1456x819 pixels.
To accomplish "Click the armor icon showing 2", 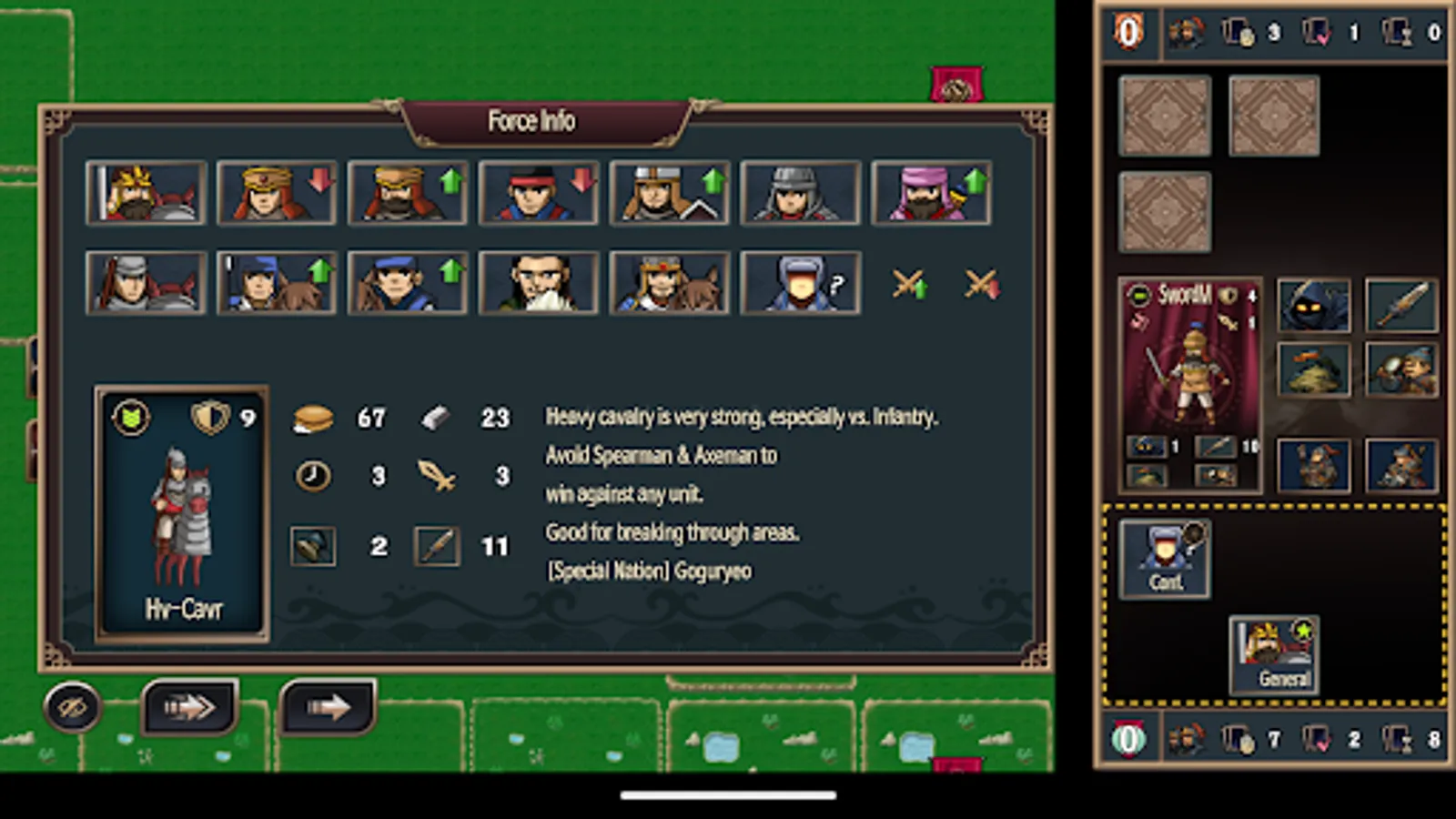I will tap(313, 545).
